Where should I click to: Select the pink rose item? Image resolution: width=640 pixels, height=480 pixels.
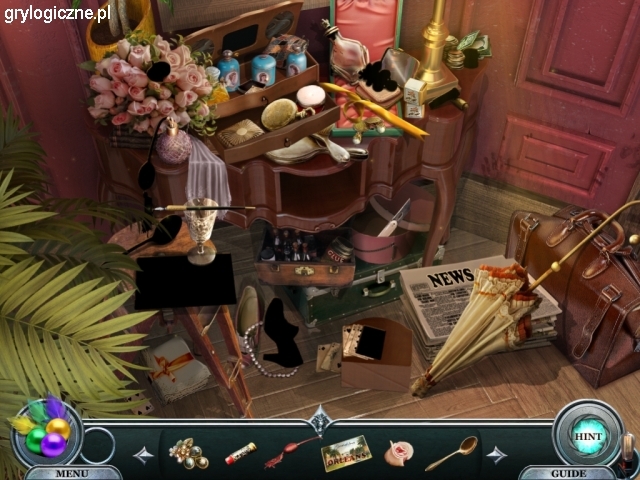[x=399, y=454]
